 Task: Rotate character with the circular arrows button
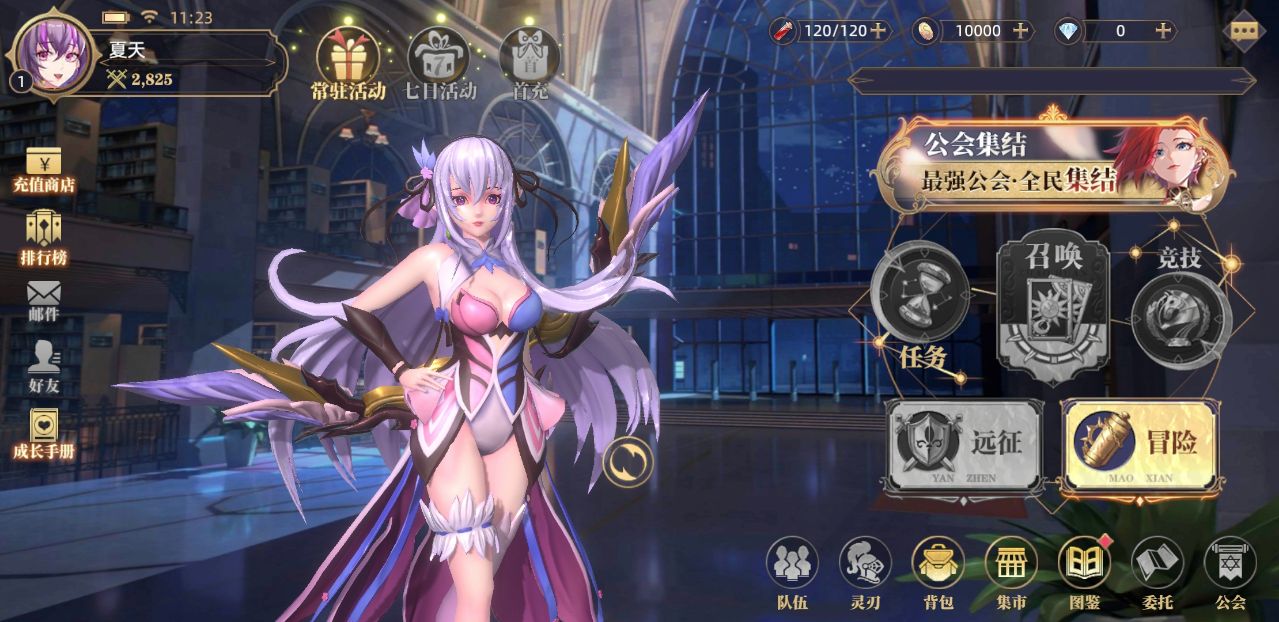coord(627,462)
